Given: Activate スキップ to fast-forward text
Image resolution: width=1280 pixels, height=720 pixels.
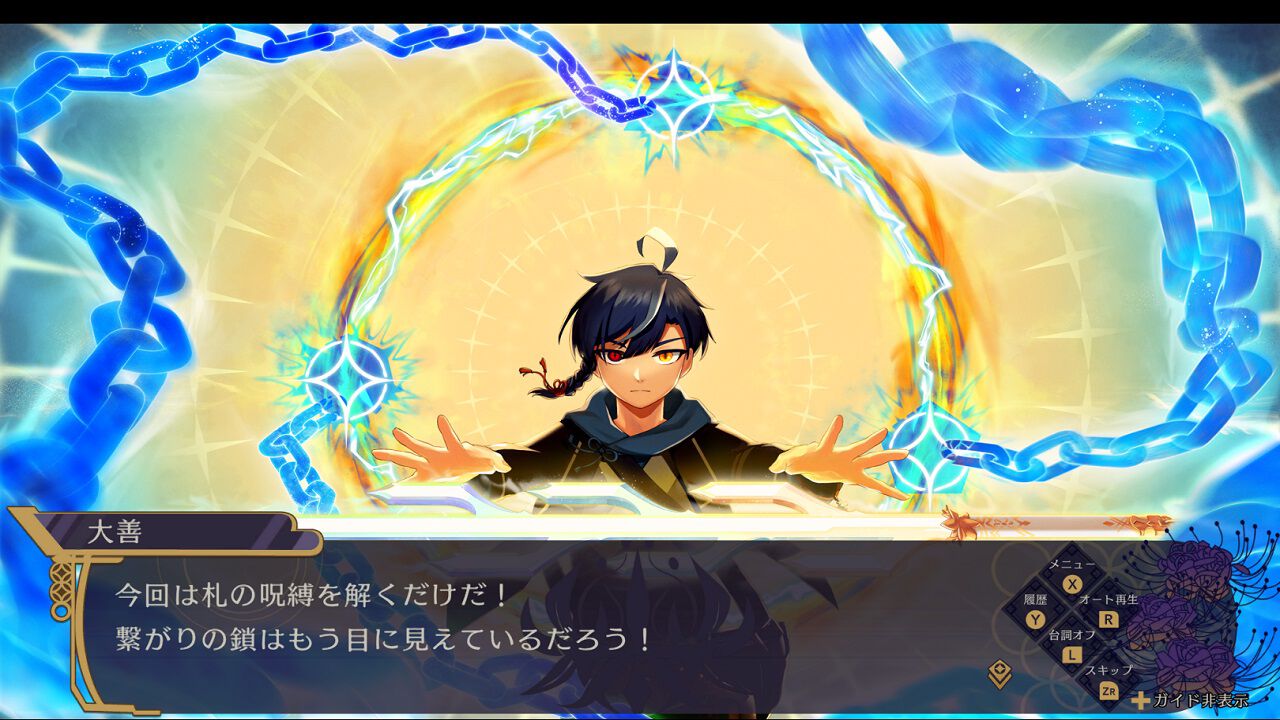Looking at the screenshot, I should [x=1110, y=668].
